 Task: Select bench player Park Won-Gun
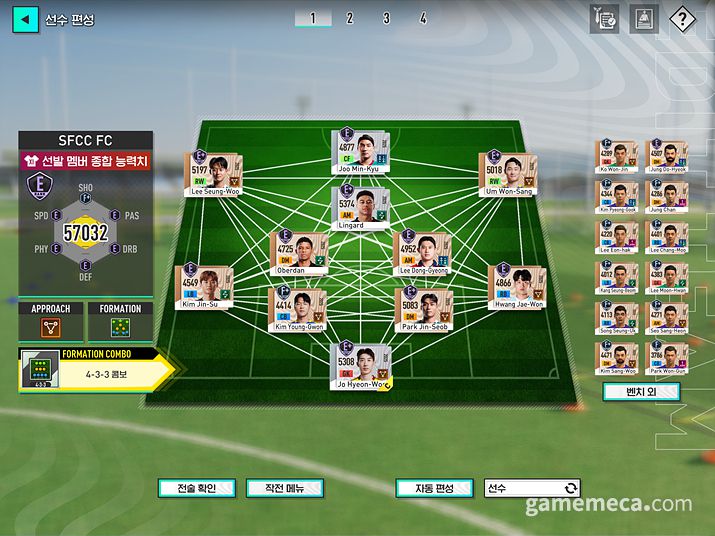(x=668, y=356)
